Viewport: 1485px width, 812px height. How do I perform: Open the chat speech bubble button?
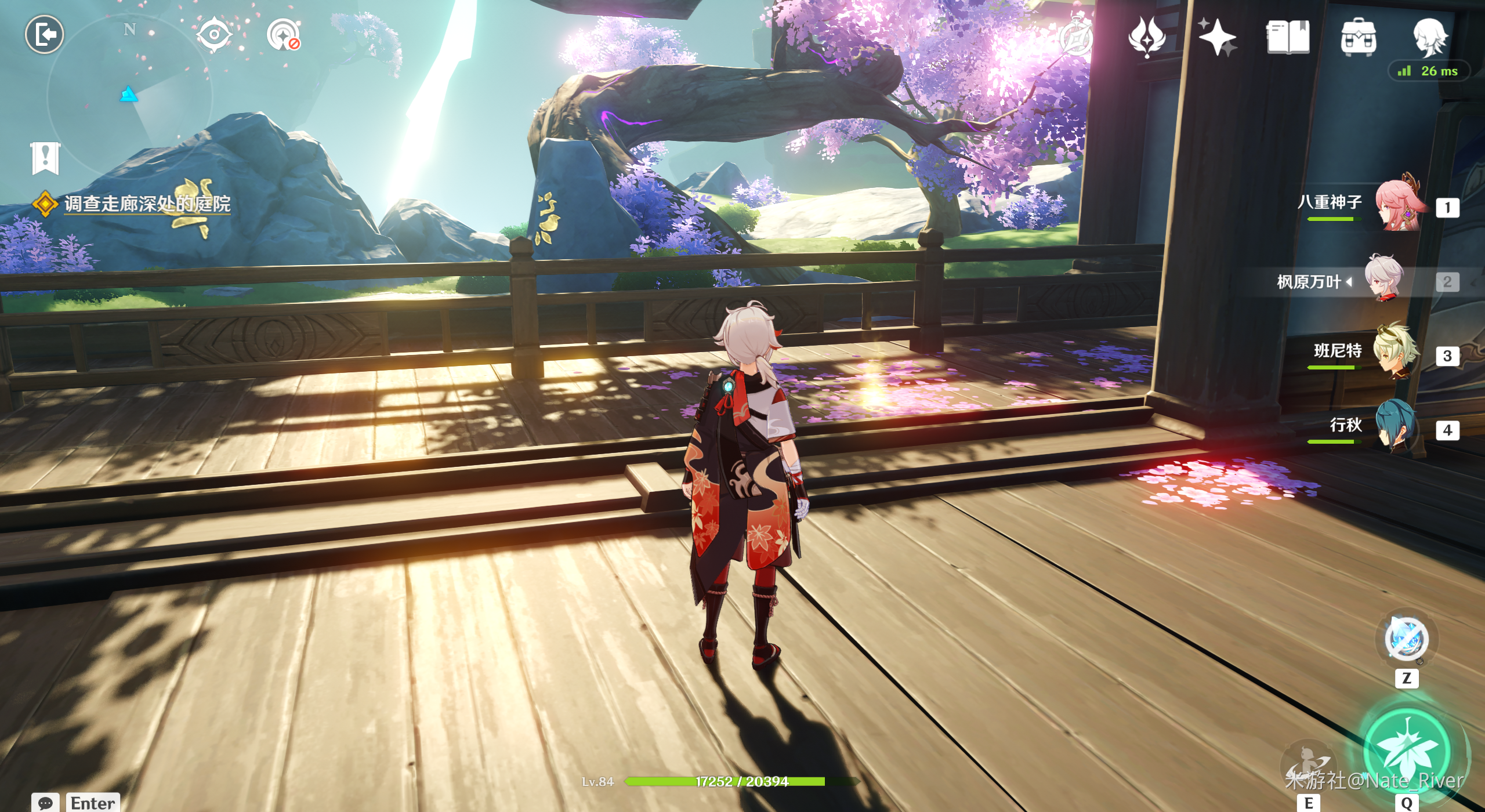(45, 803)
